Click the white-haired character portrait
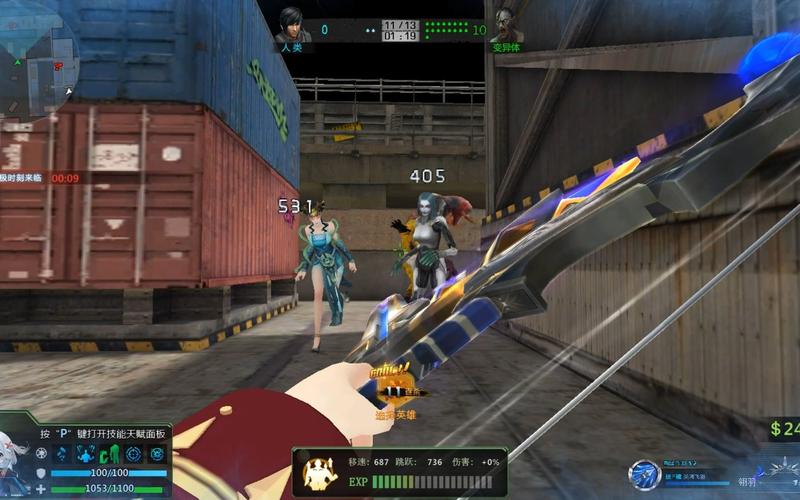The image size is (800, 500). coord(14,462)
